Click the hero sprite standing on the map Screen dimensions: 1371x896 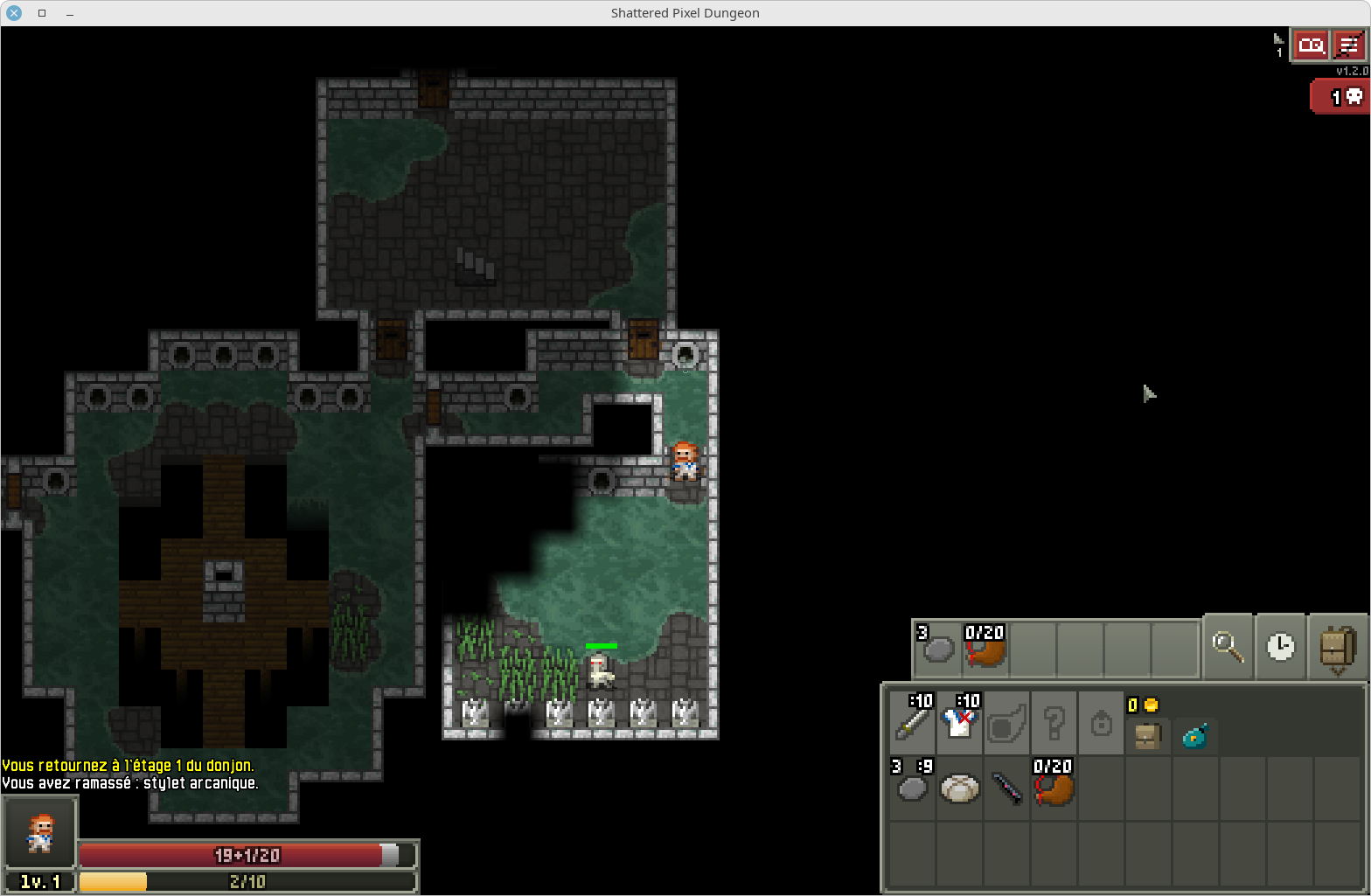coord(686,461)
